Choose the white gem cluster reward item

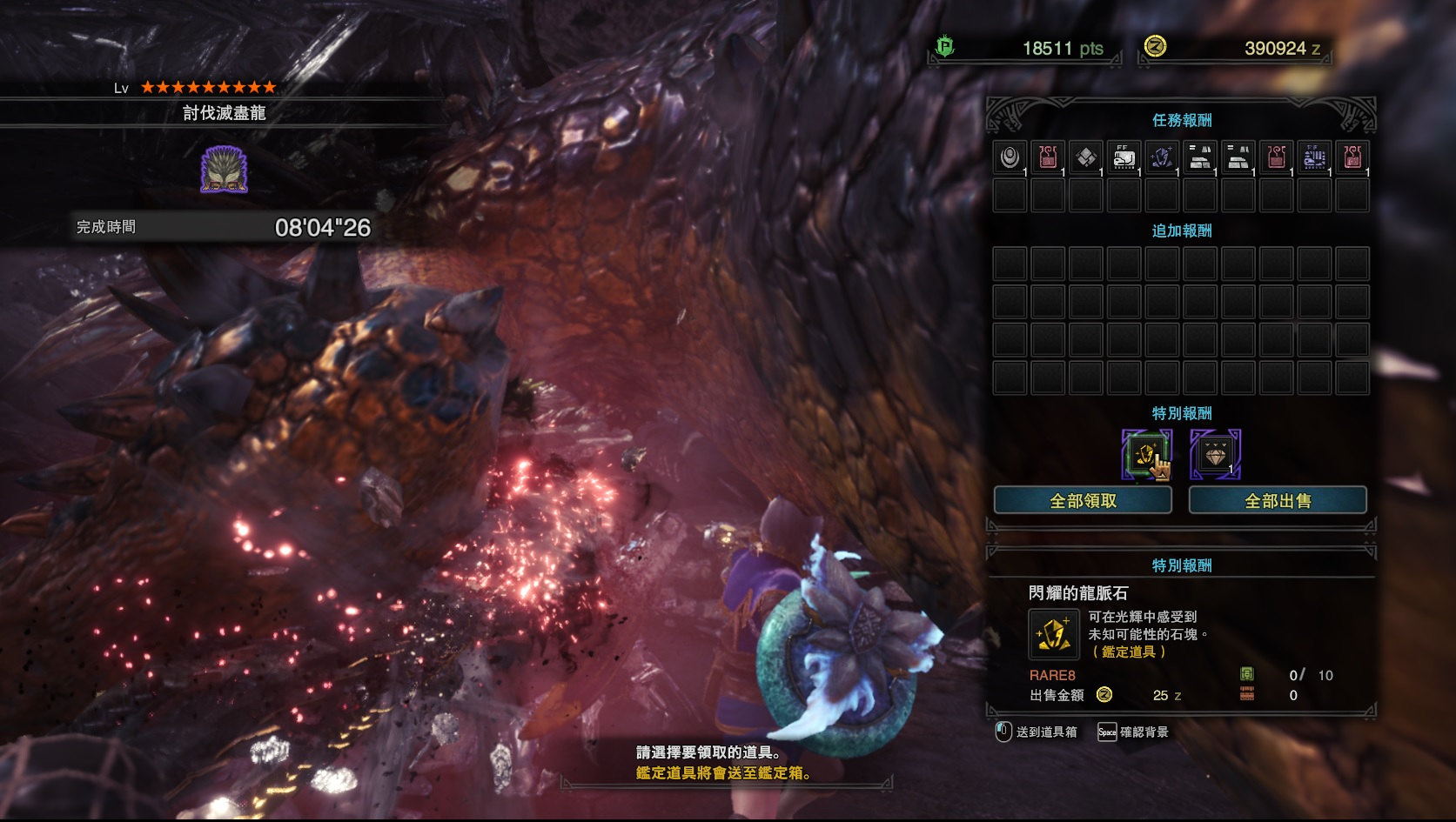pyautogui.click(x=1086, y=157)
